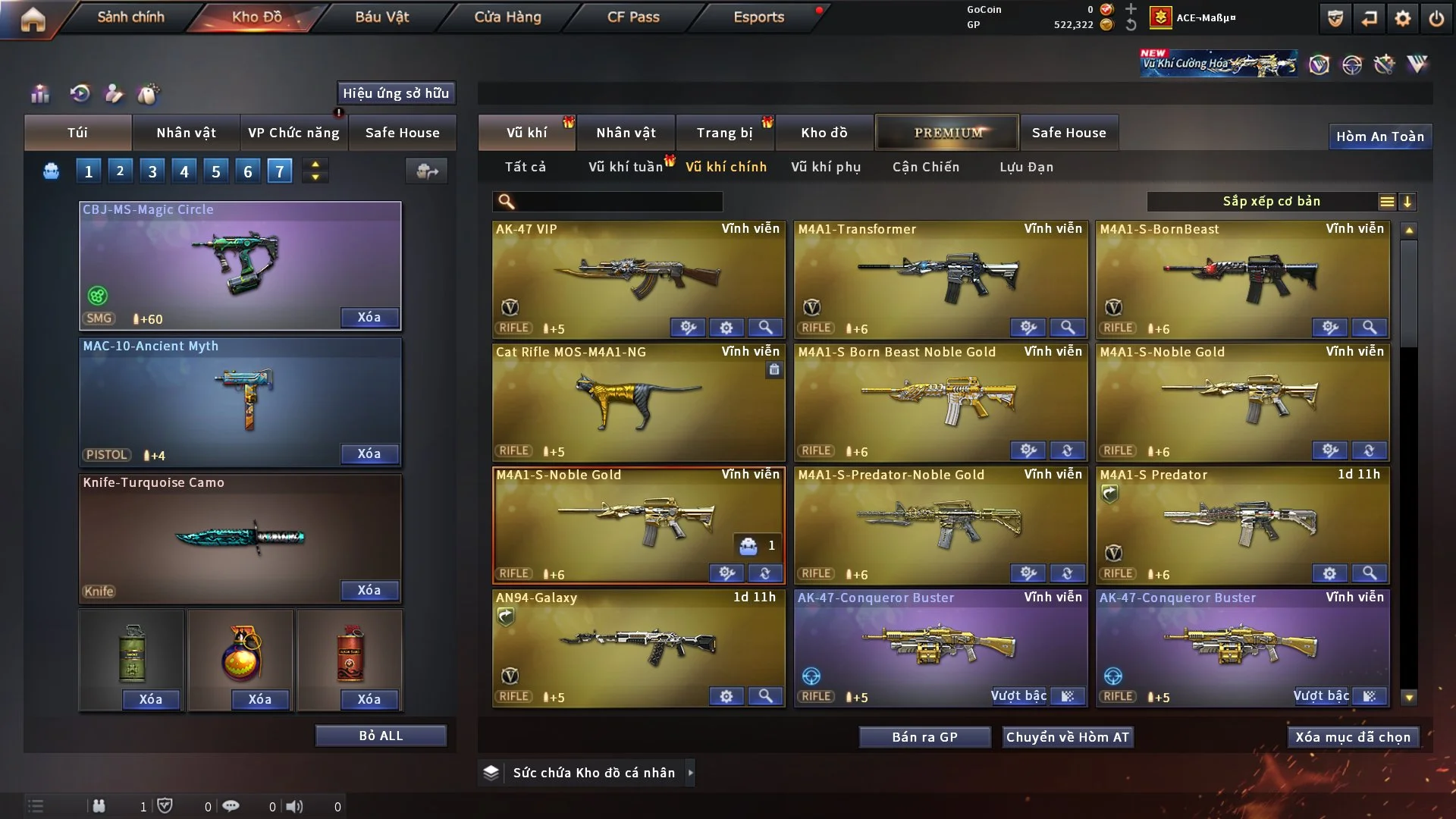Viewport: 1456px width, 819px height.
Task: Remove the CBJ-MS-Magic Circle with Xóa
Action: (x=369, y=318)
